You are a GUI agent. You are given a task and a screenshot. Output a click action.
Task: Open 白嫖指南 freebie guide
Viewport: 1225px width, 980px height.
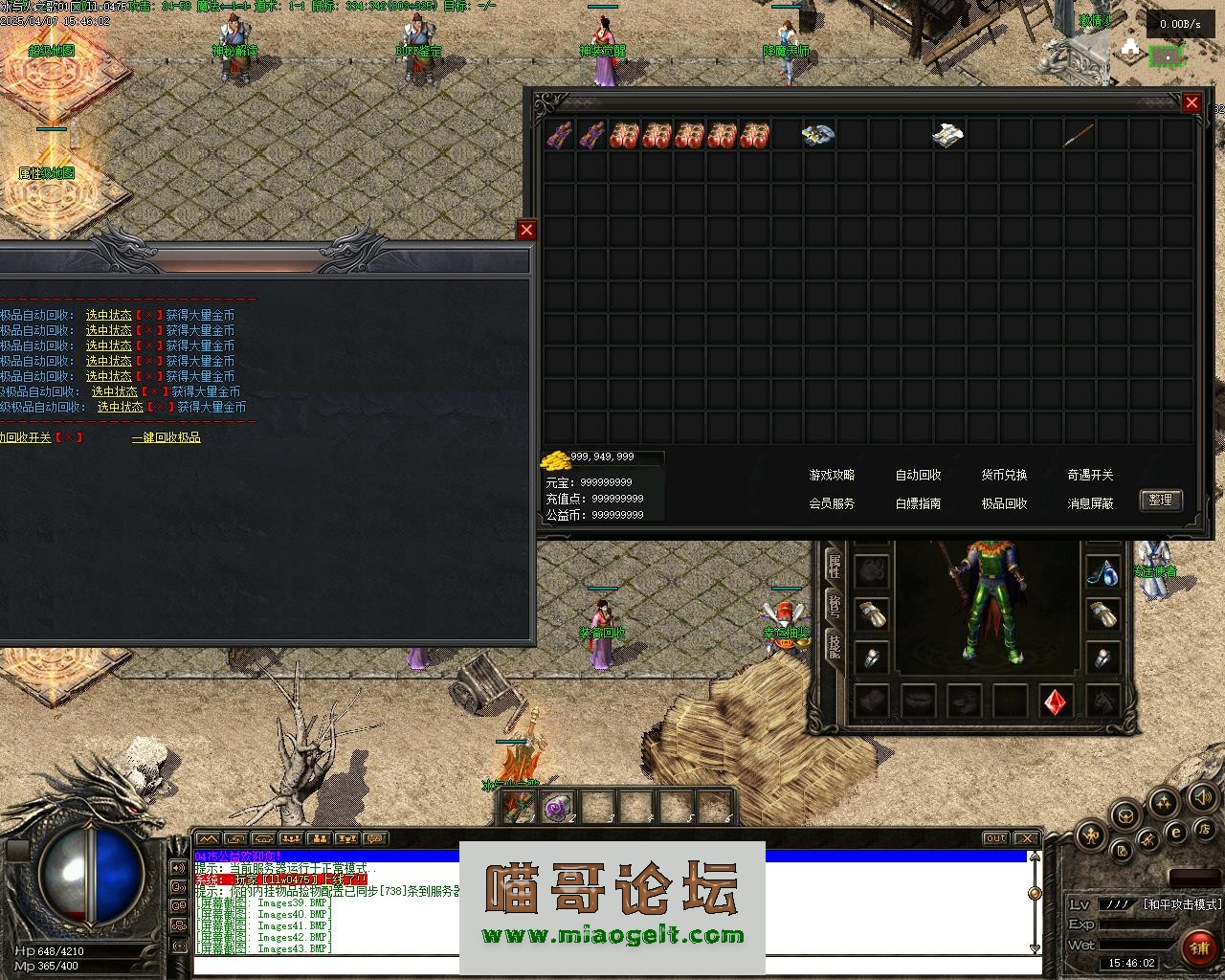(918, 503)
